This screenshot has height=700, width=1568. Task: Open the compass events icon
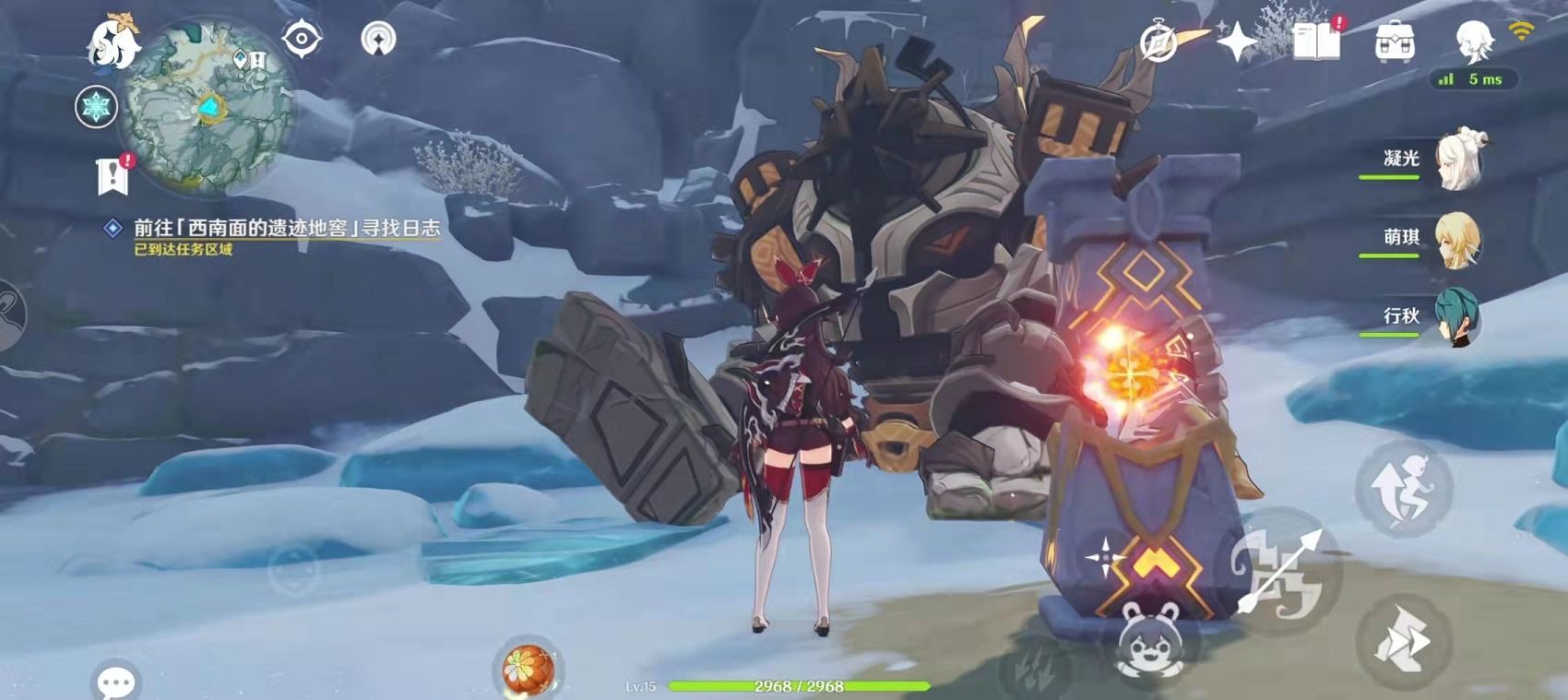click(x=1159, y=42)
